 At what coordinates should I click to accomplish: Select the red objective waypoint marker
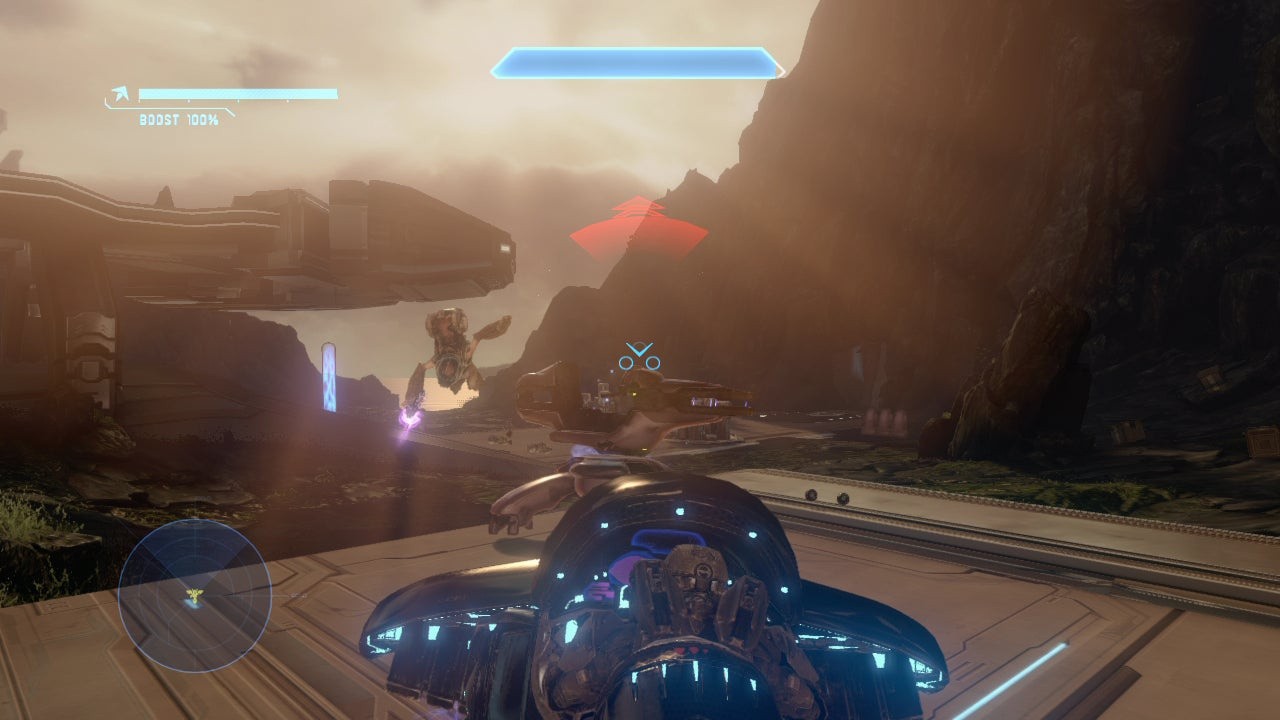click(x=638, y=228)
